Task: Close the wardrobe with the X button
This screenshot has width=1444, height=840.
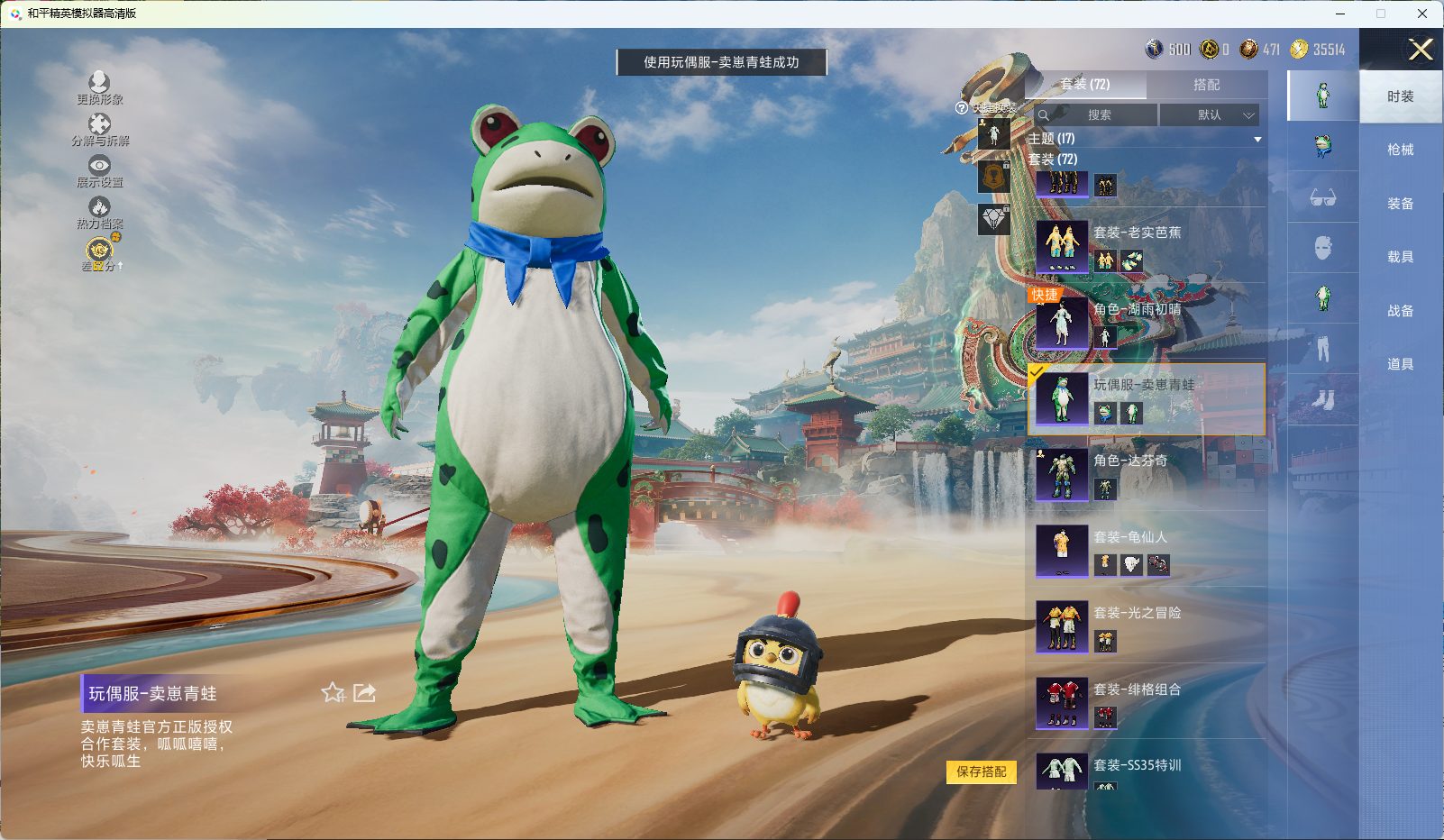Action: [x=1421, y=50]
